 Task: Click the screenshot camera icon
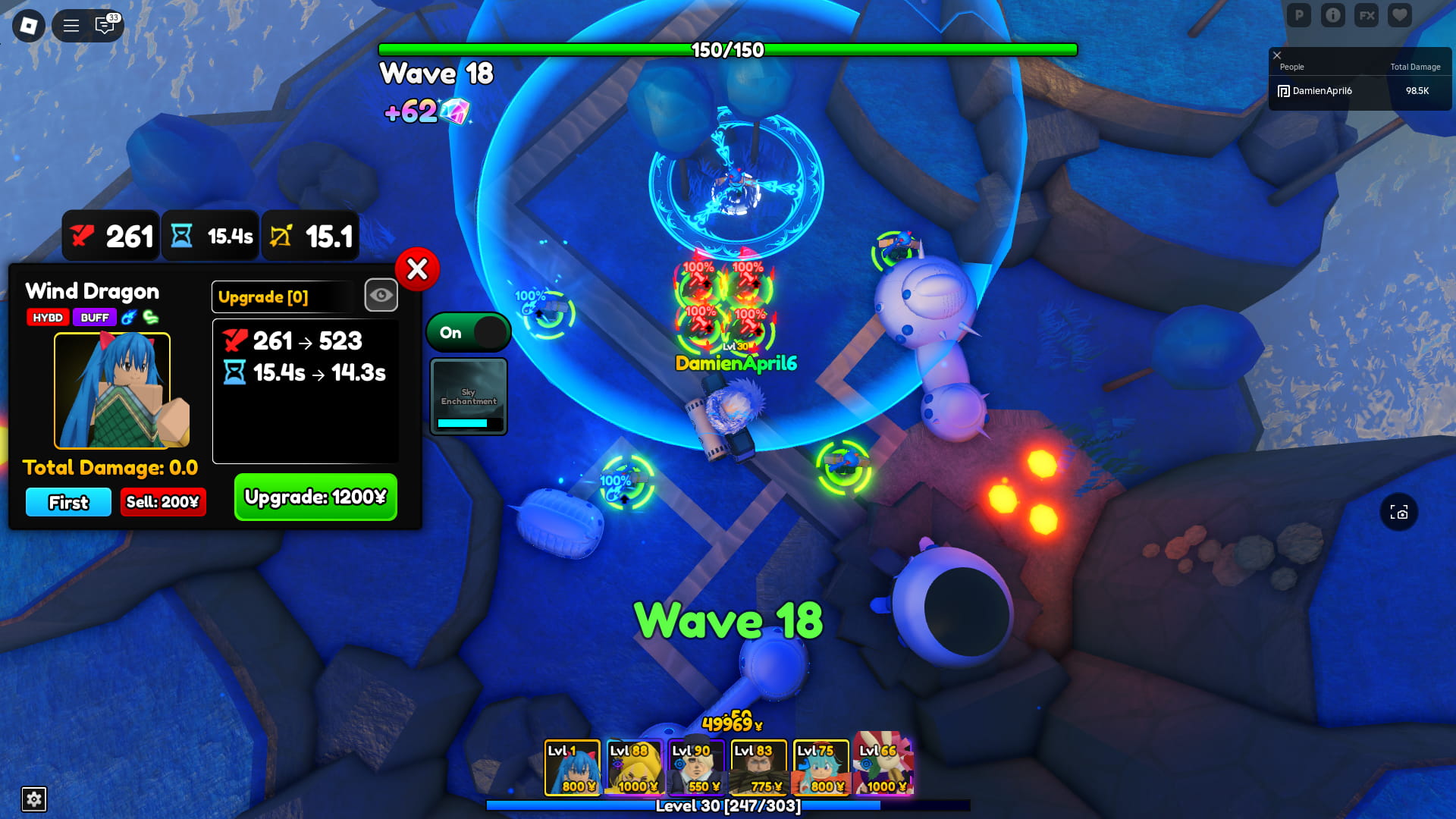[x=1400, y=513]
